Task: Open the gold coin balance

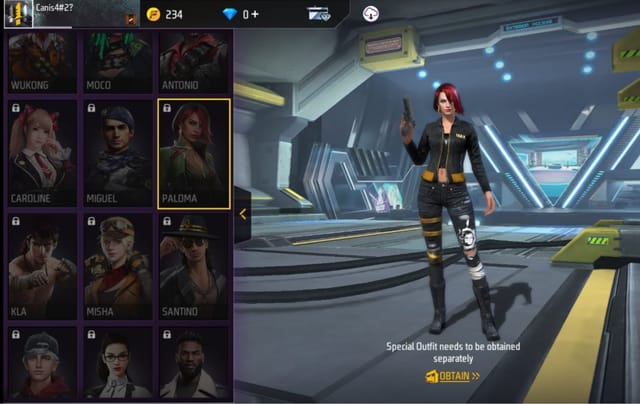Action: [164, 14]
